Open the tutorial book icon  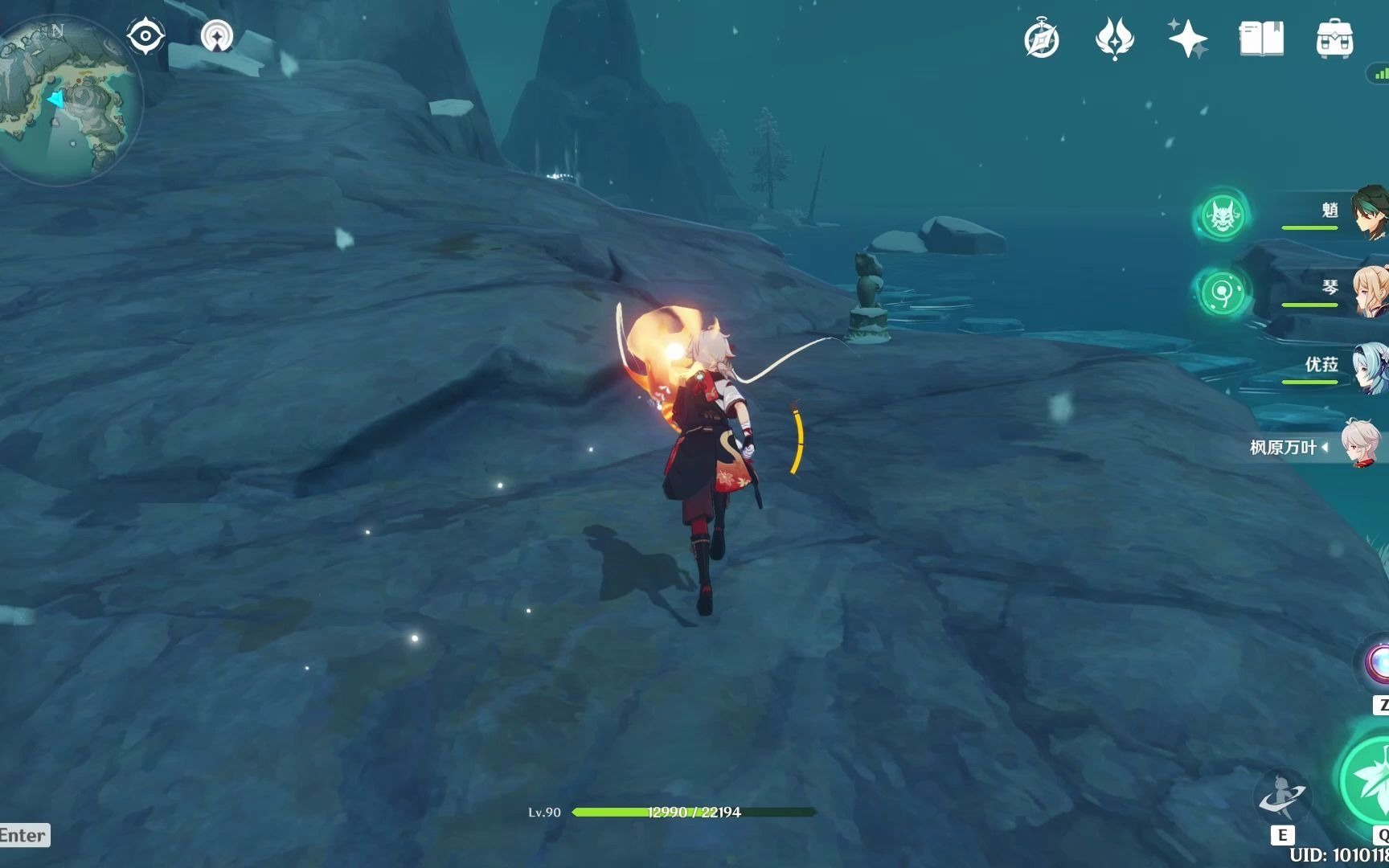[x=1260, y=39]
